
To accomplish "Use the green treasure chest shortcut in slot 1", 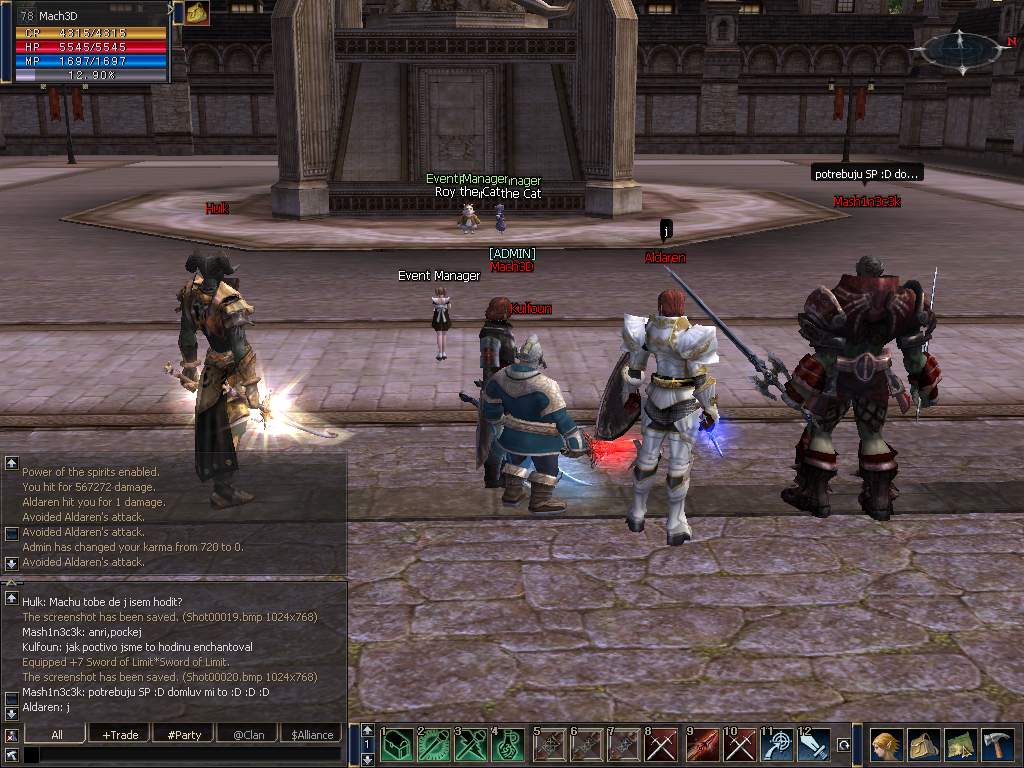I will (397, 745).
